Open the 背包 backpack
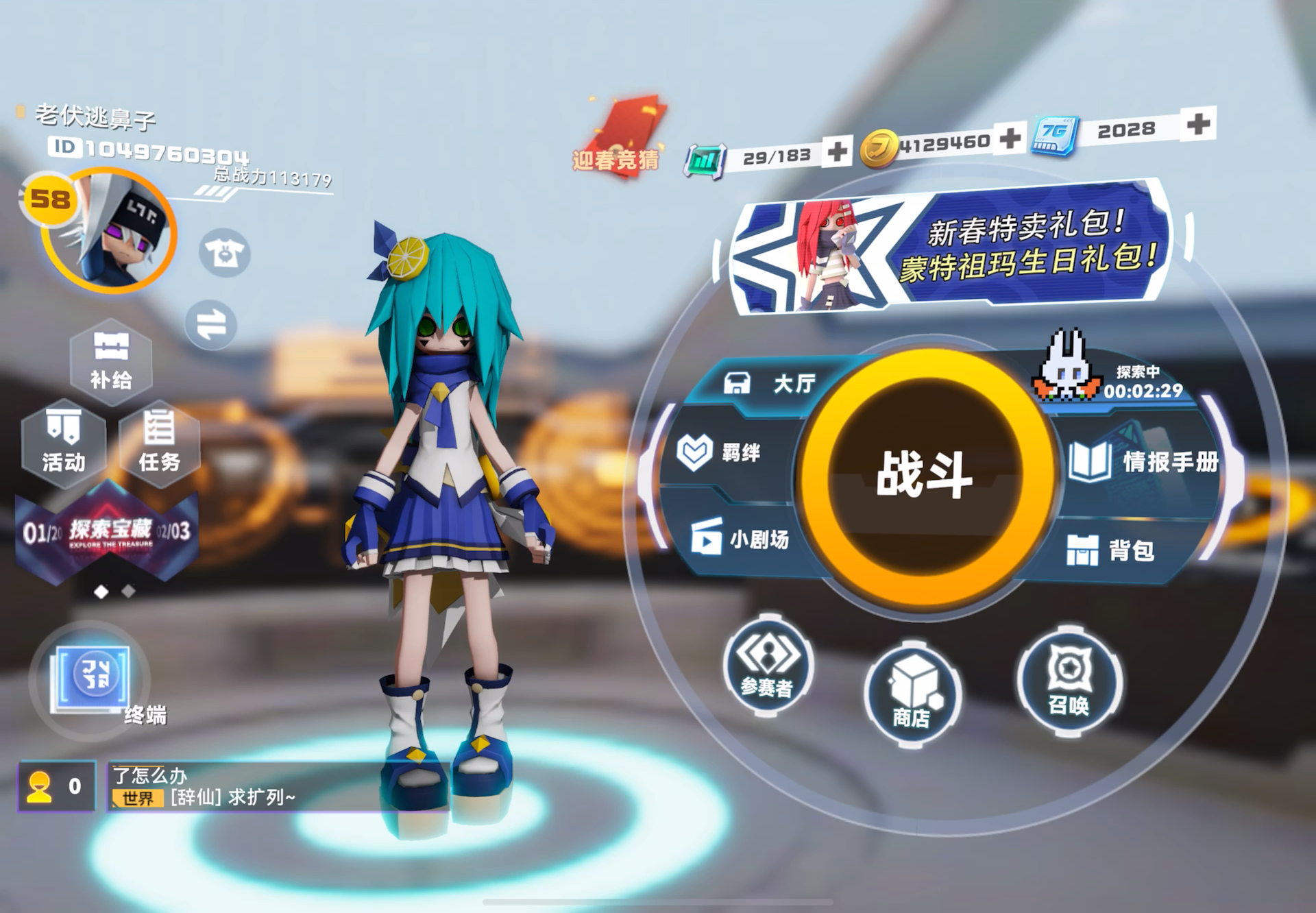 pos(1111,550)
